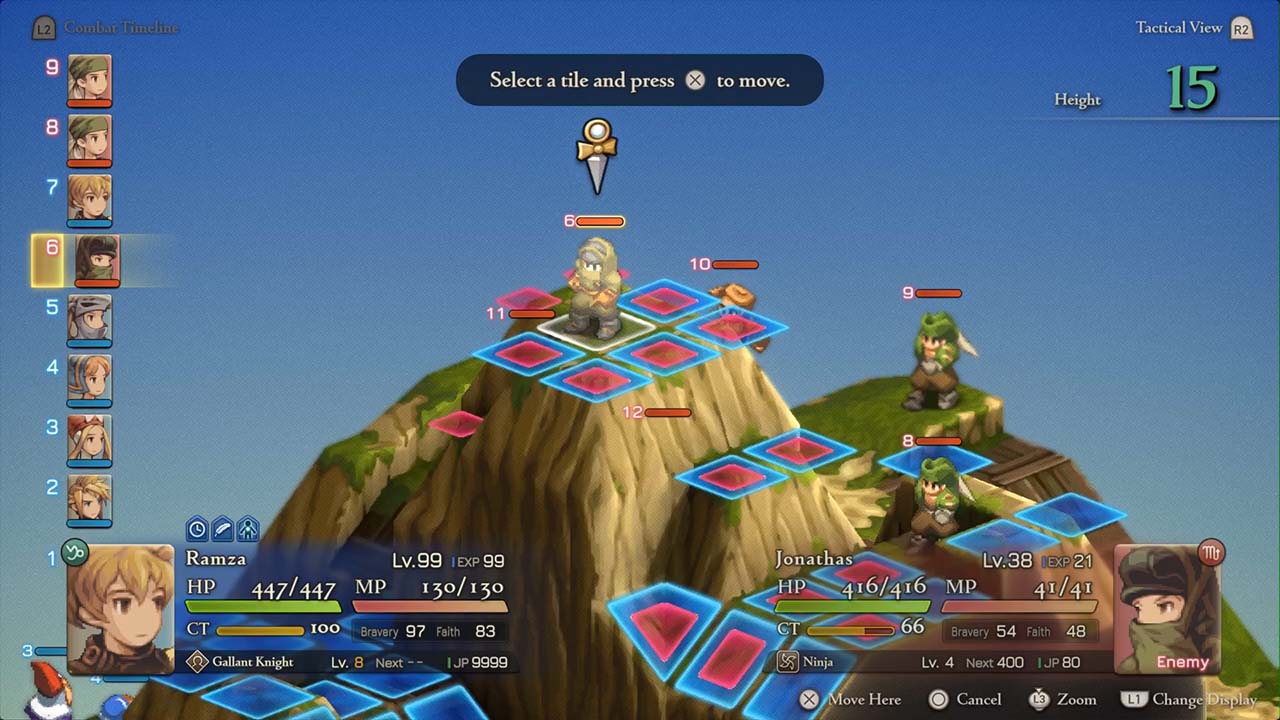Viewport: 1280px width, 720px height.
Task: Inspect the feather status icon above Ramza
Action: point(222,529)
